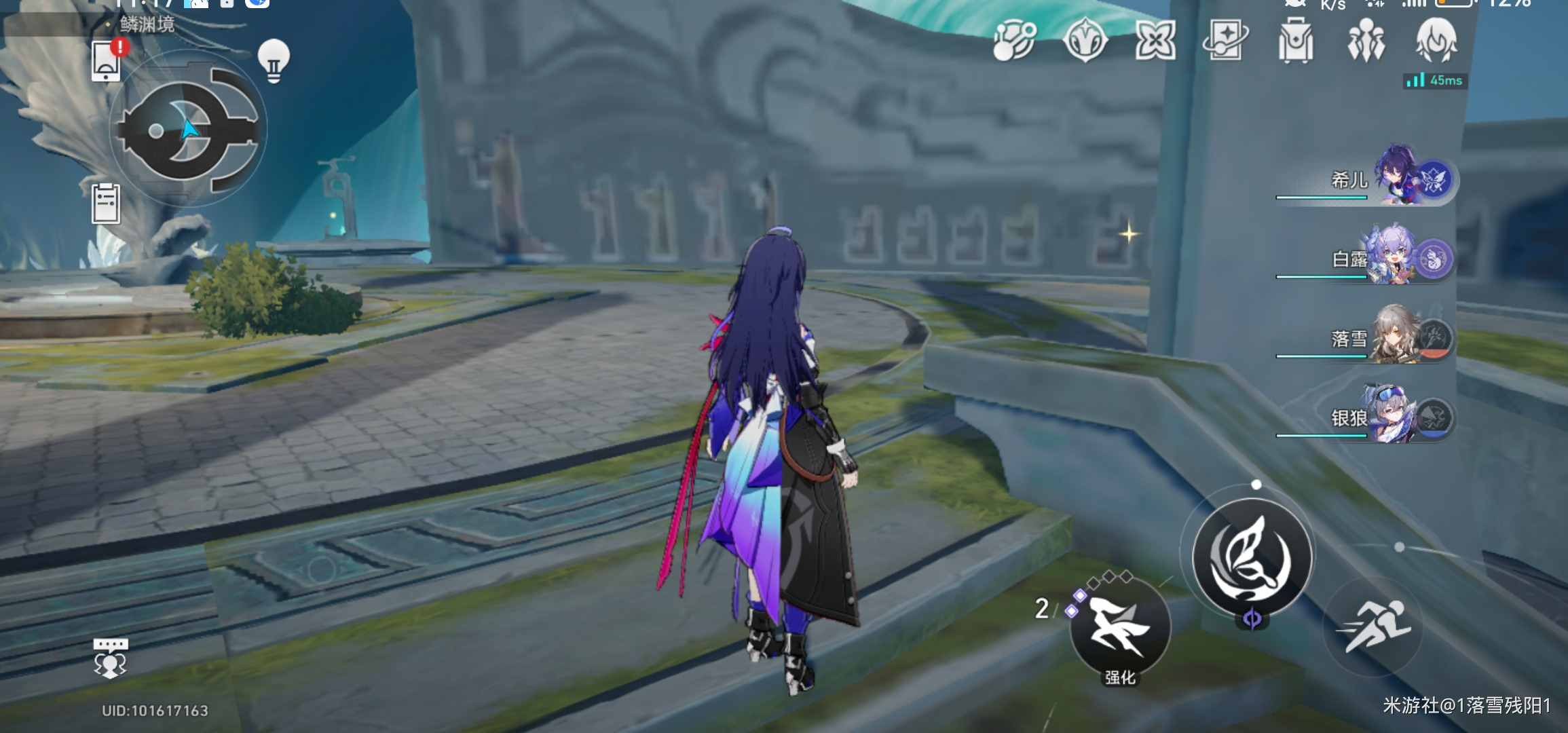The height and width of the screenshot is (733, 1568).
Task: Switch to party member 希儿
Action: 1398,178
